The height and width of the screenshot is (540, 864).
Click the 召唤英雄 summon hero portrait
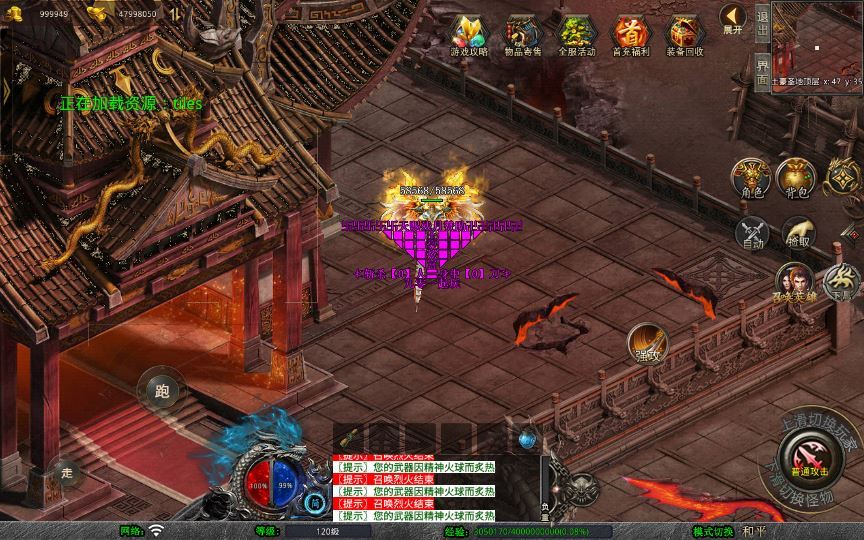[797, 284]
